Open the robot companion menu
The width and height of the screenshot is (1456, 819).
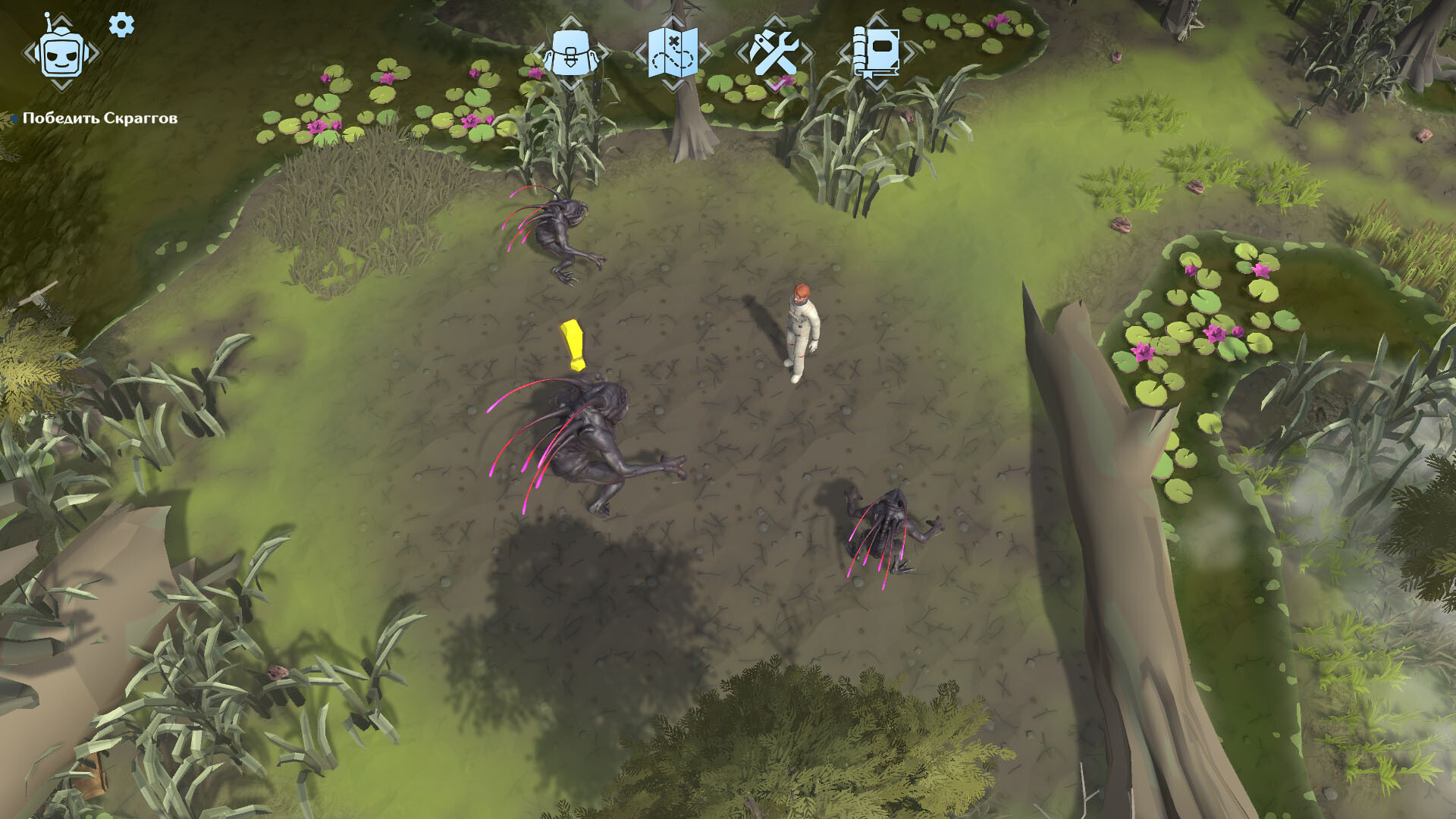click(61, 53)
